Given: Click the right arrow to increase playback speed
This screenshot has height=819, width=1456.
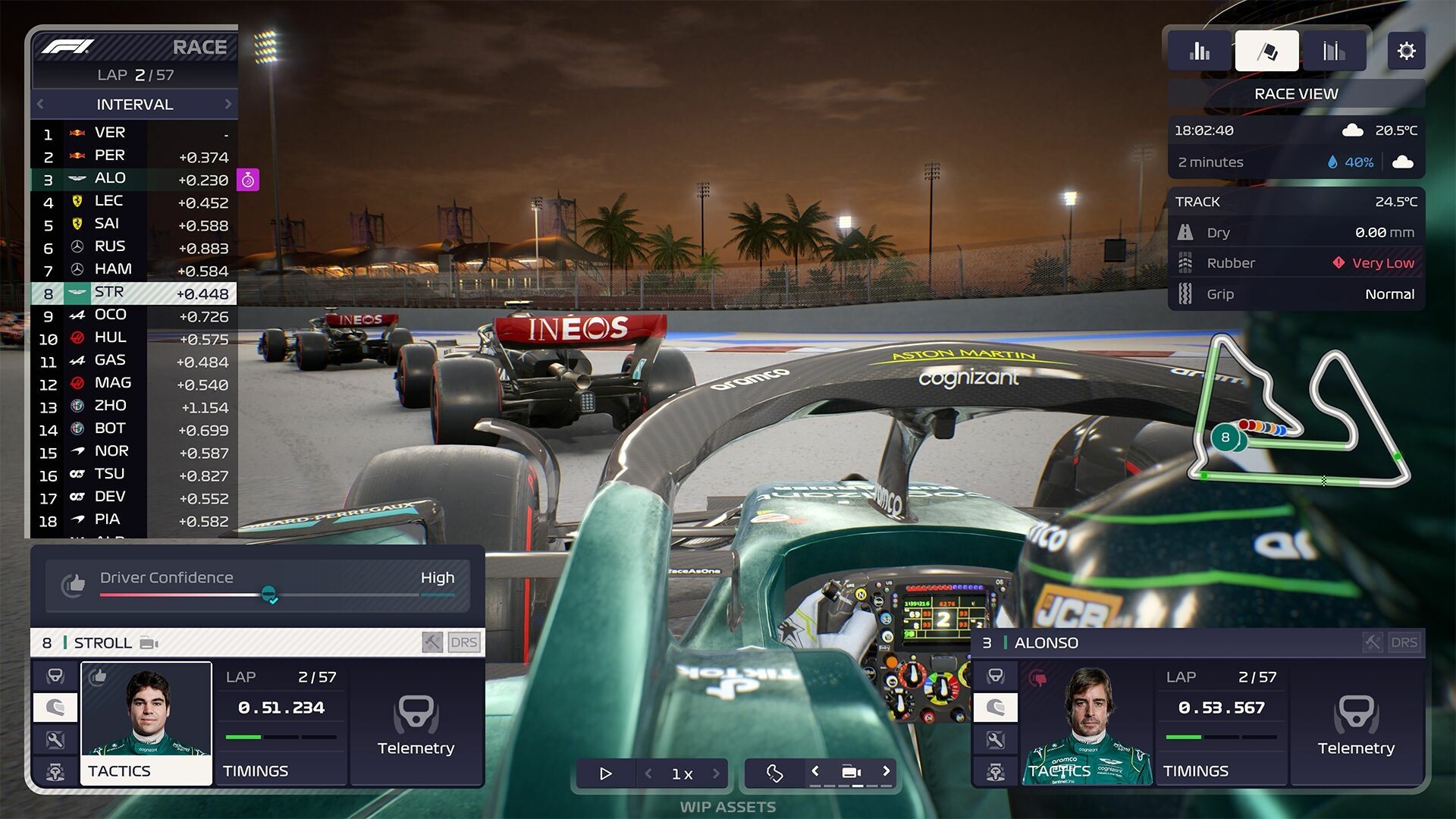Looking at the screenshot, I should click(x=716, y=773).
